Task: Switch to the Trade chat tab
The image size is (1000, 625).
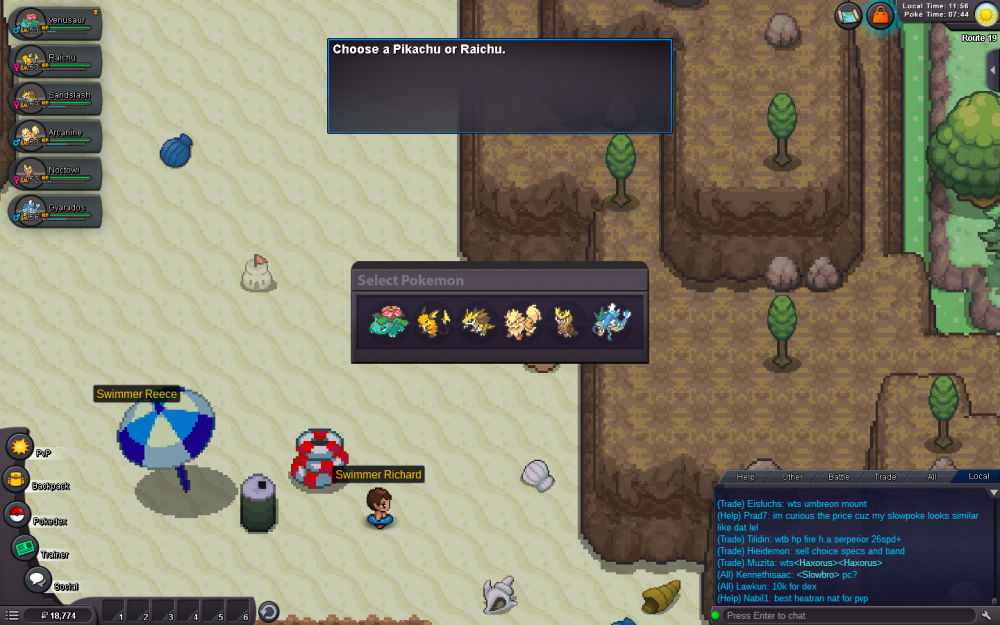Action: [885, 477]
